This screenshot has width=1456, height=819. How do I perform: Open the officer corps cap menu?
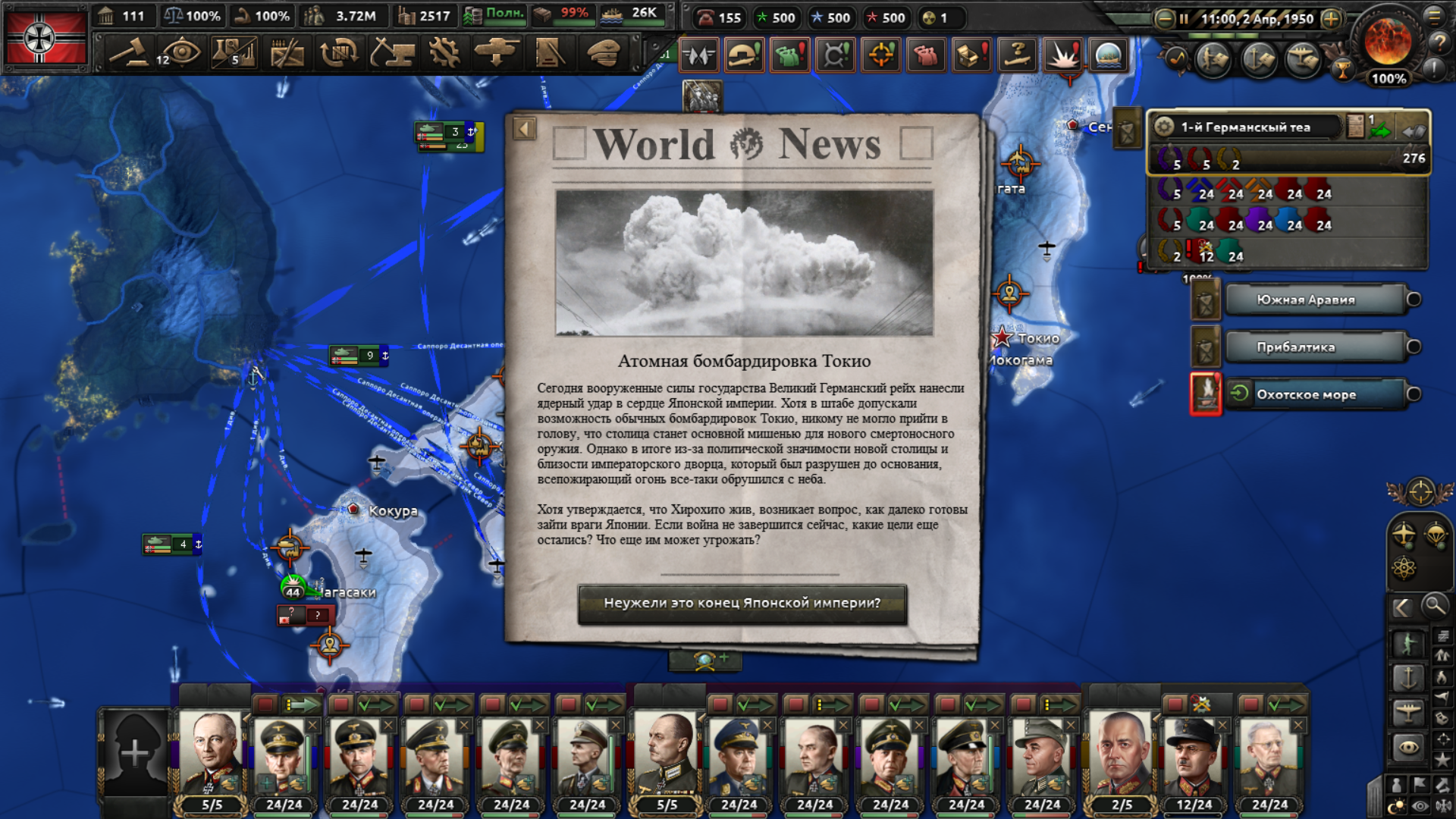click(604, 53)
